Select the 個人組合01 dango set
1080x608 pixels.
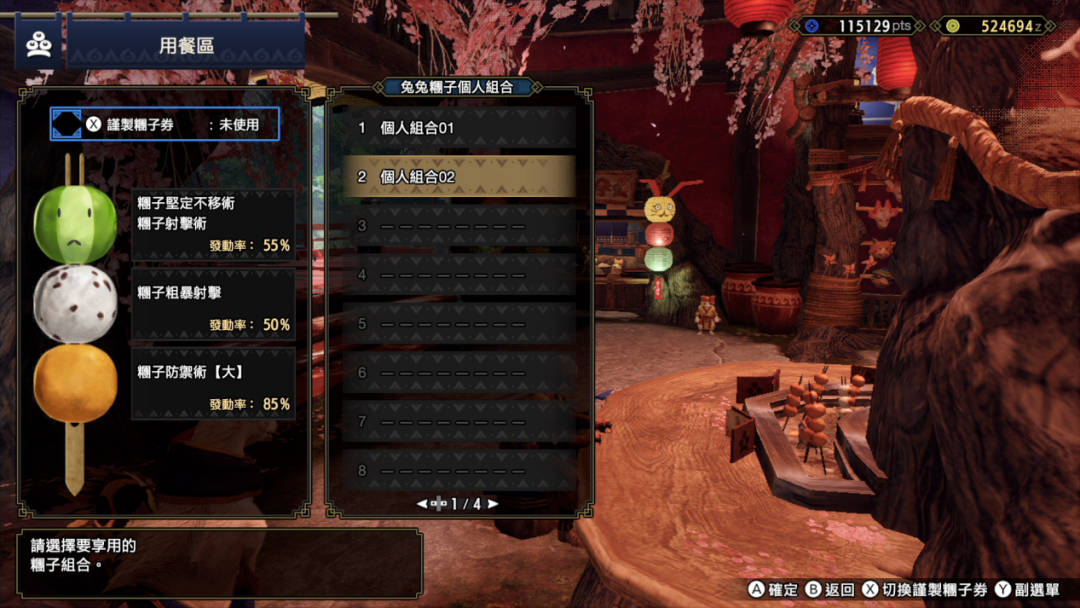click(x=460, y=128)
